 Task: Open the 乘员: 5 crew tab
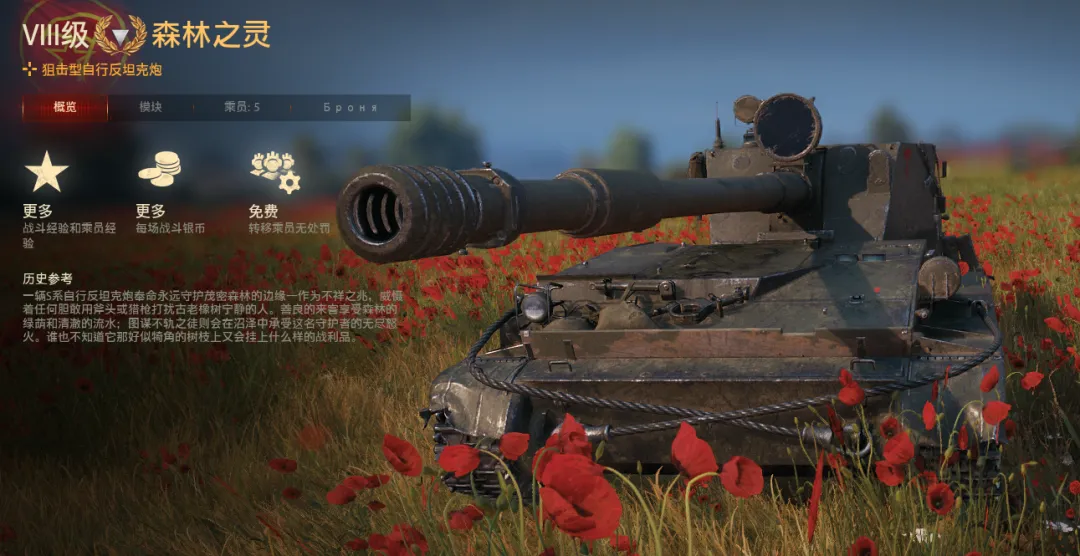(x=242, y=107)
